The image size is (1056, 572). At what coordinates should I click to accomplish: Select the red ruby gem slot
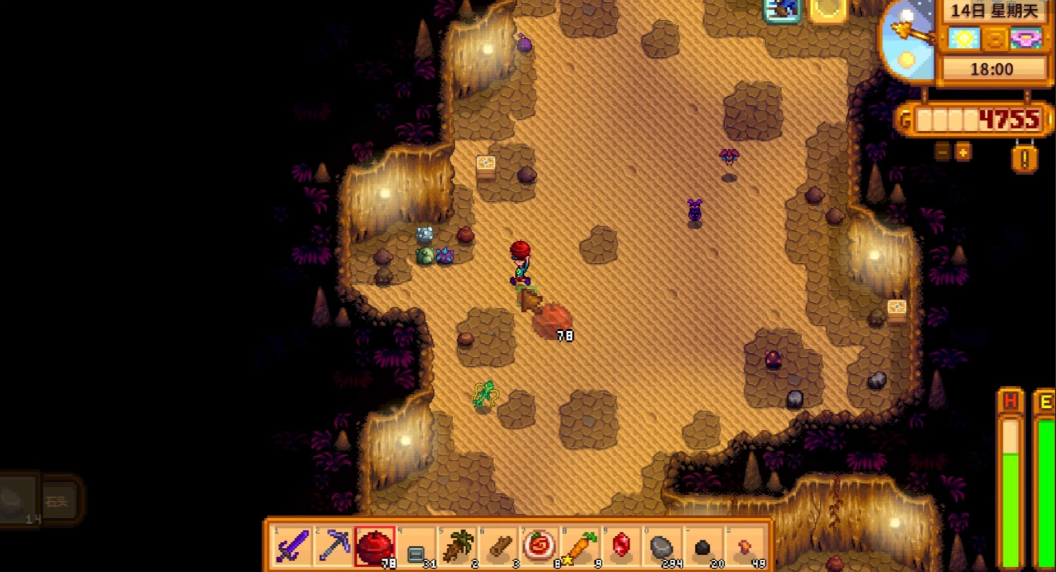(622, 546)
